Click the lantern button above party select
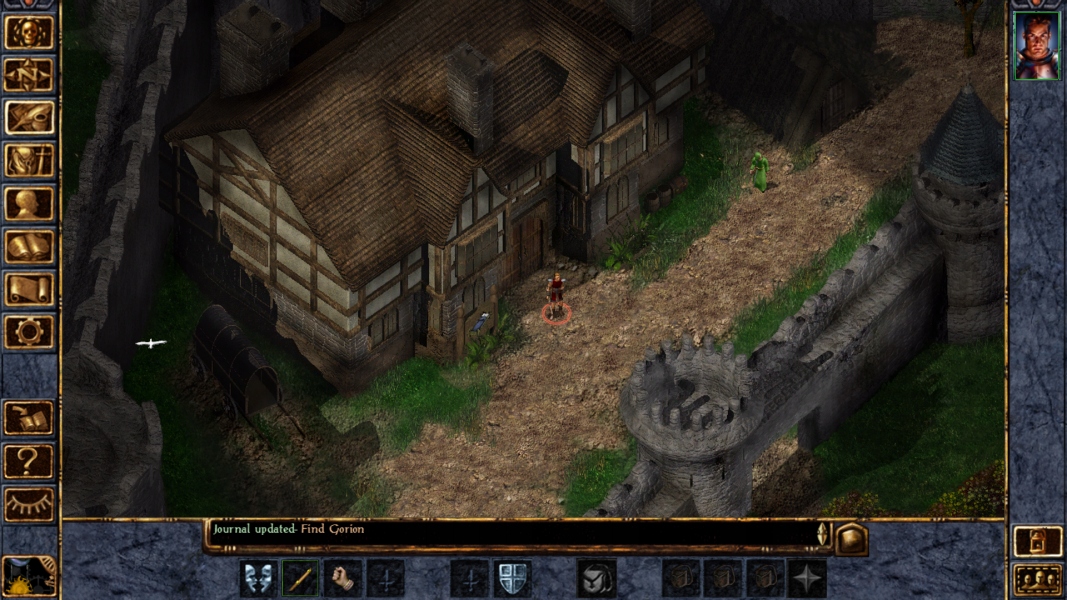The image size is (1067, 600). click(x=1037, y=541)
